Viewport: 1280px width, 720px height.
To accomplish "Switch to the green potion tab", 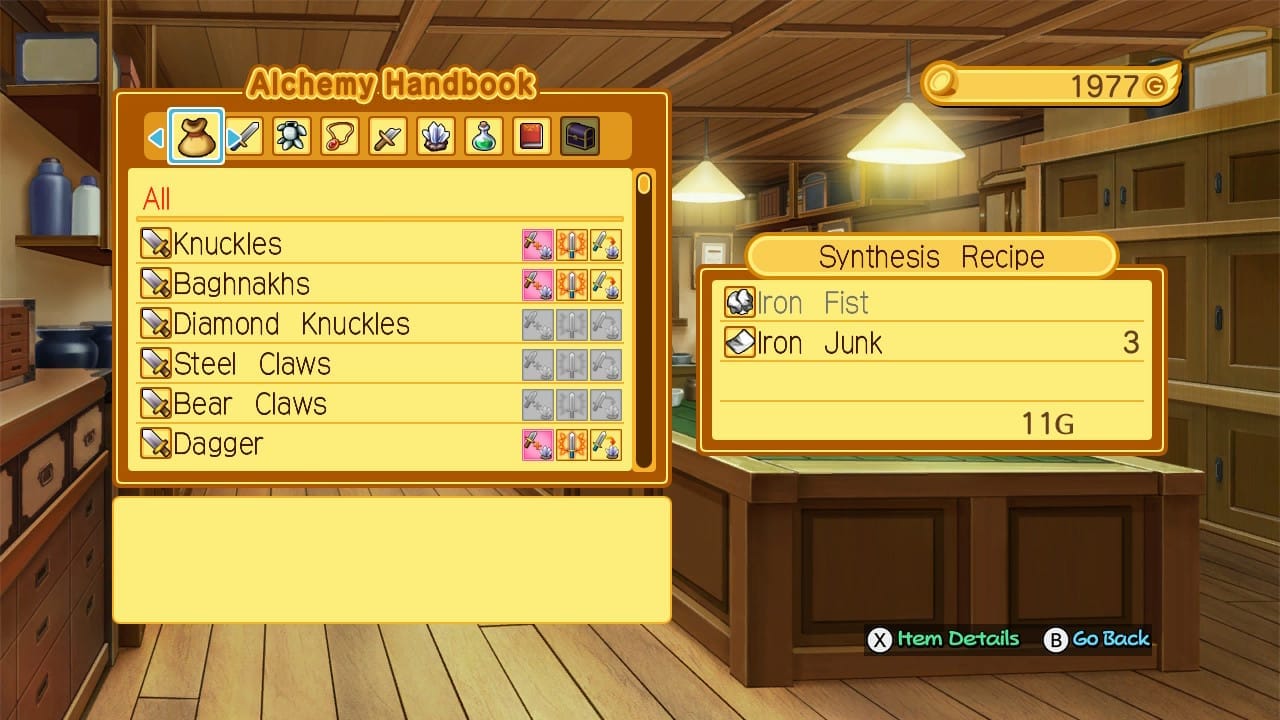I will click(484, 137).
